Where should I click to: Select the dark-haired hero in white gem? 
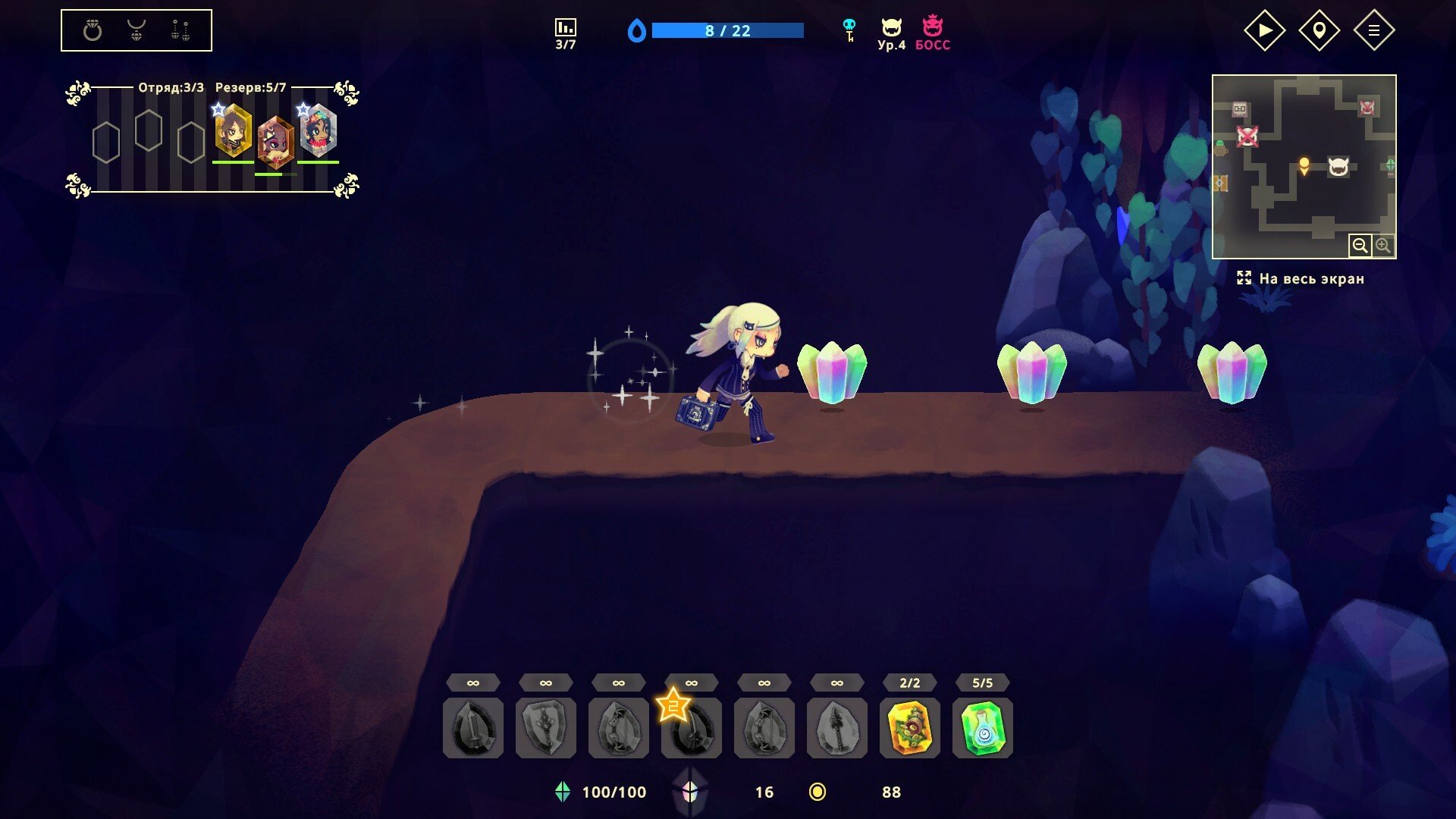[x=318, y=132]
